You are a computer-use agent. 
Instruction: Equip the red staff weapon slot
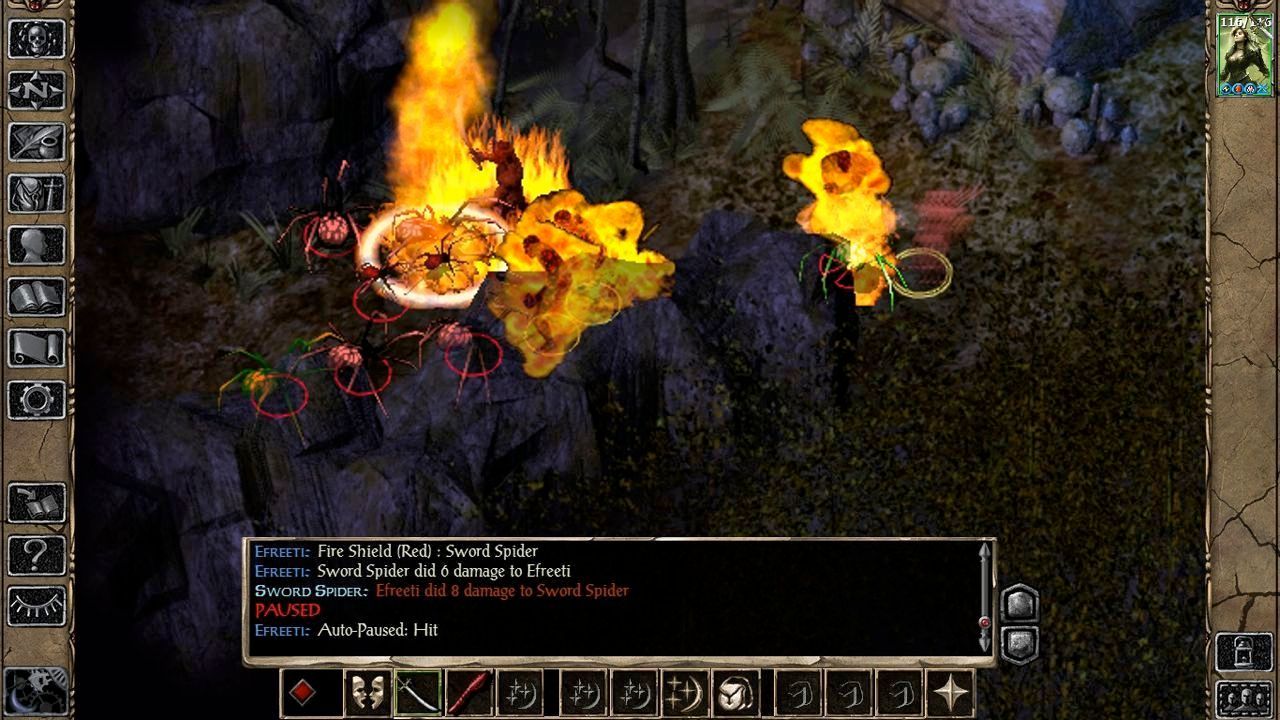pyautogui.click(x=468, y=693)
